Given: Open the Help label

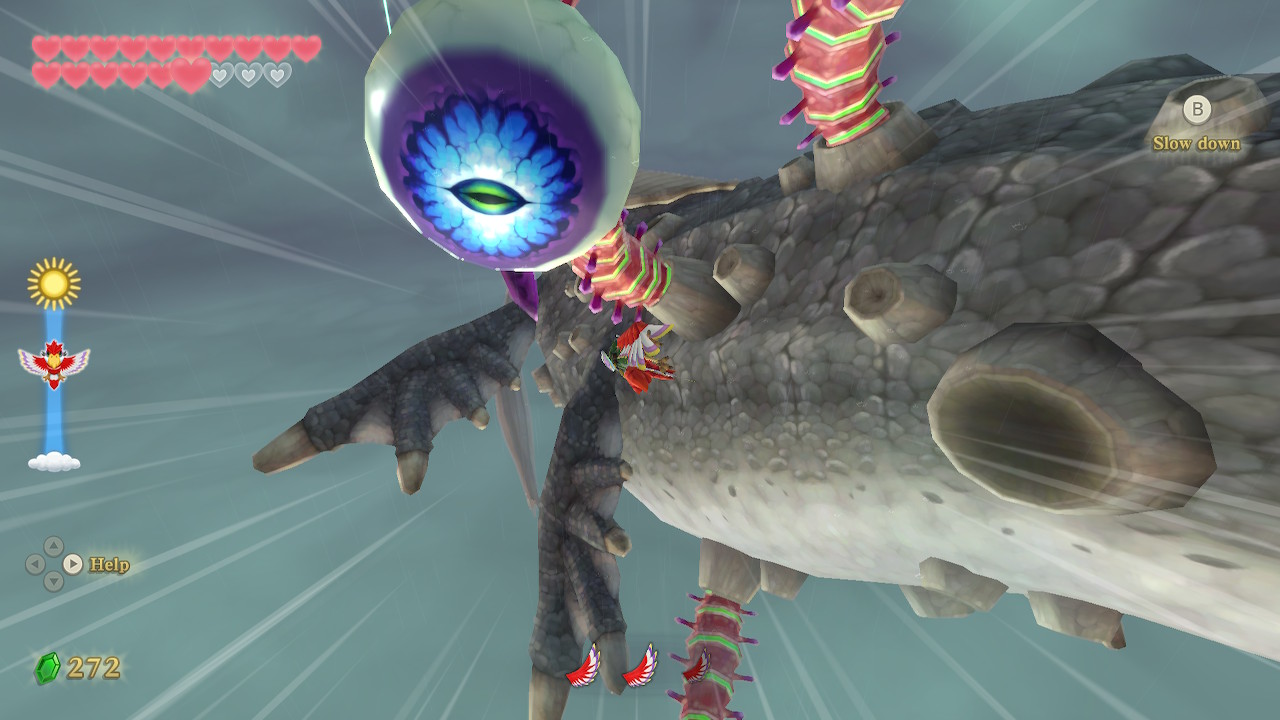Looking at the screenshot, I should (109, 565).
